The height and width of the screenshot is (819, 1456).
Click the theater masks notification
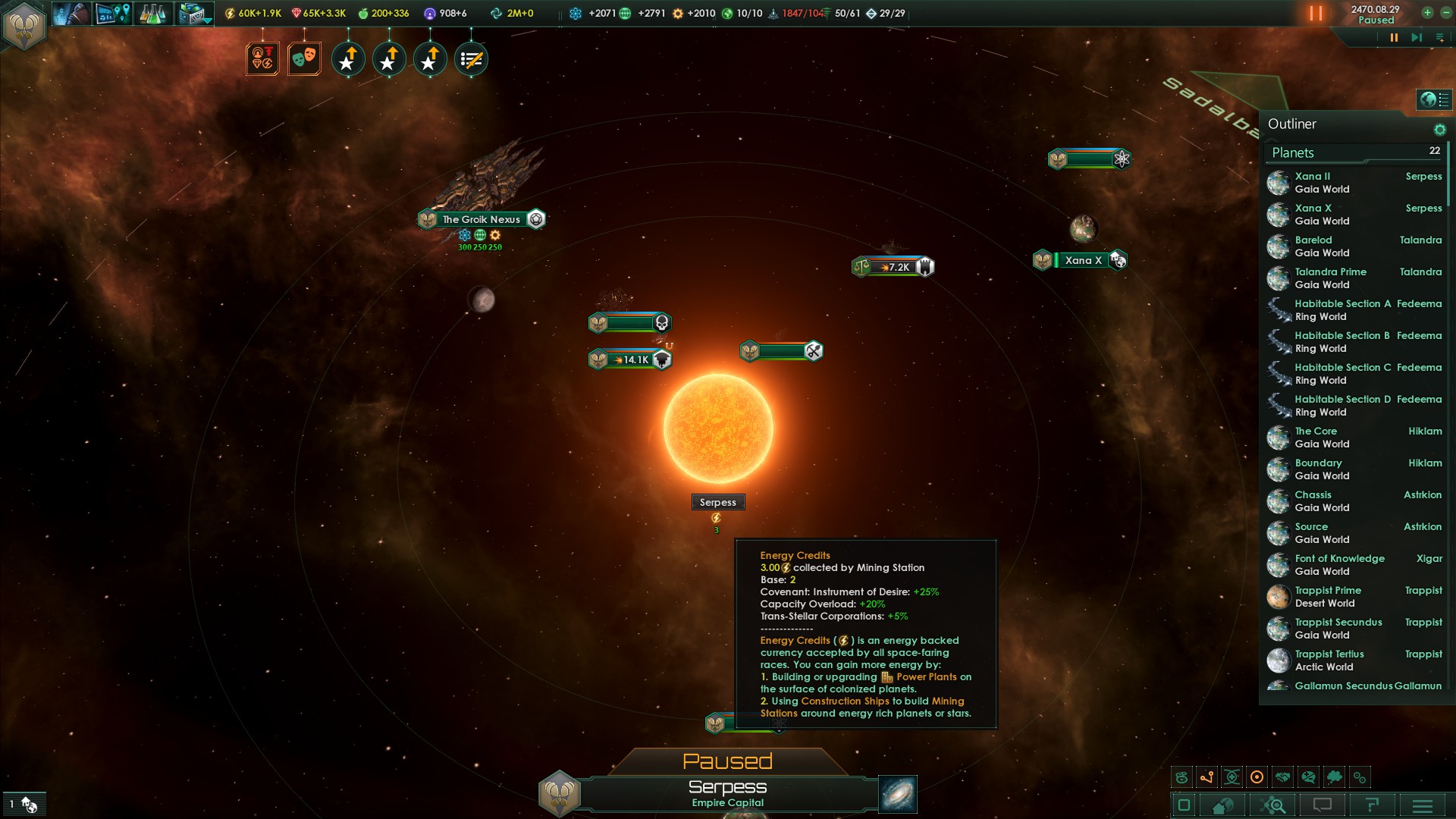tap(304, 58)
